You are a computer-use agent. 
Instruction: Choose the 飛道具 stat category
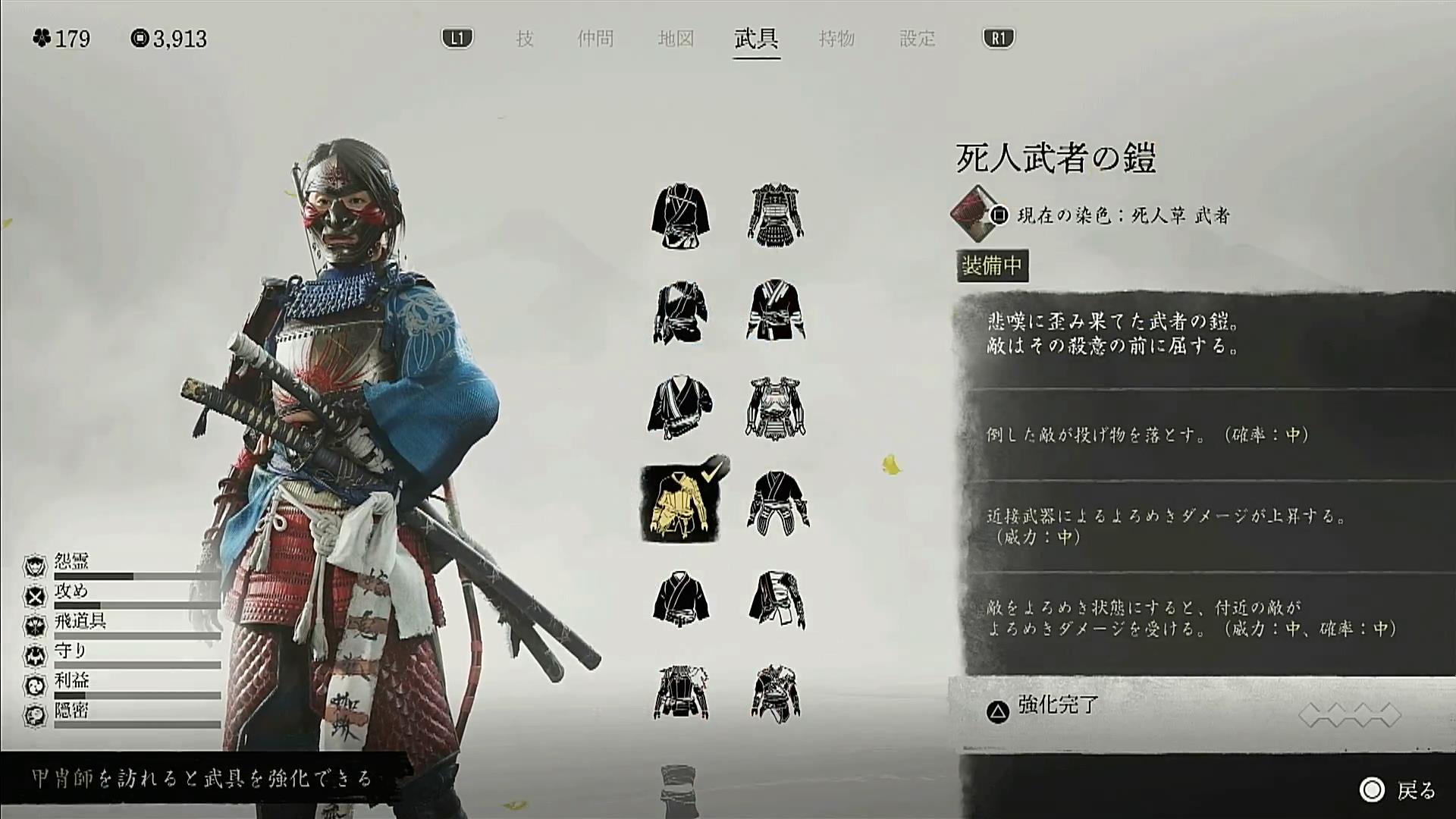point(80,622)
